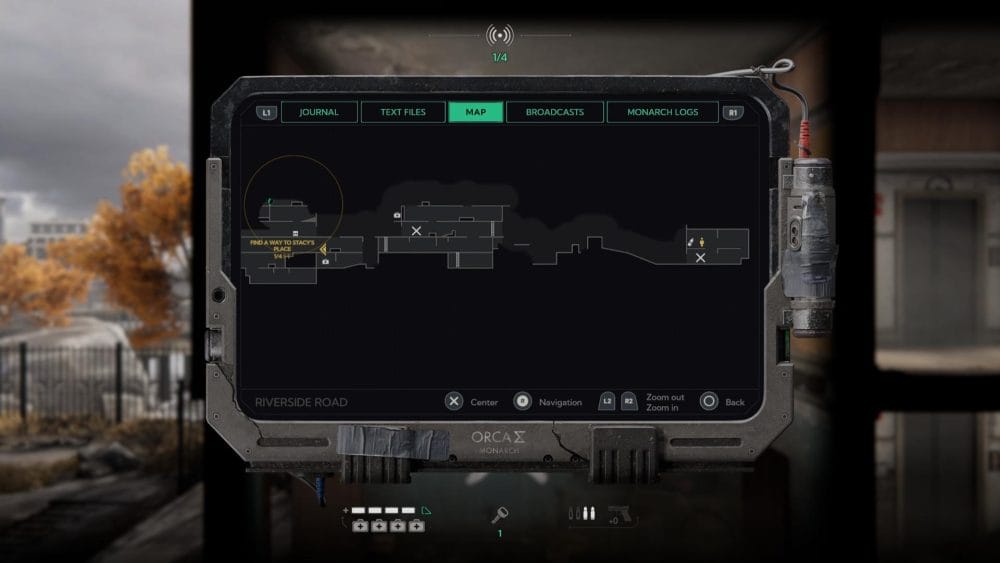The width and height of the screenshot is (1000, 563).
Task: Open the Monarch Logs tab
Action: [x=662, y=112]
